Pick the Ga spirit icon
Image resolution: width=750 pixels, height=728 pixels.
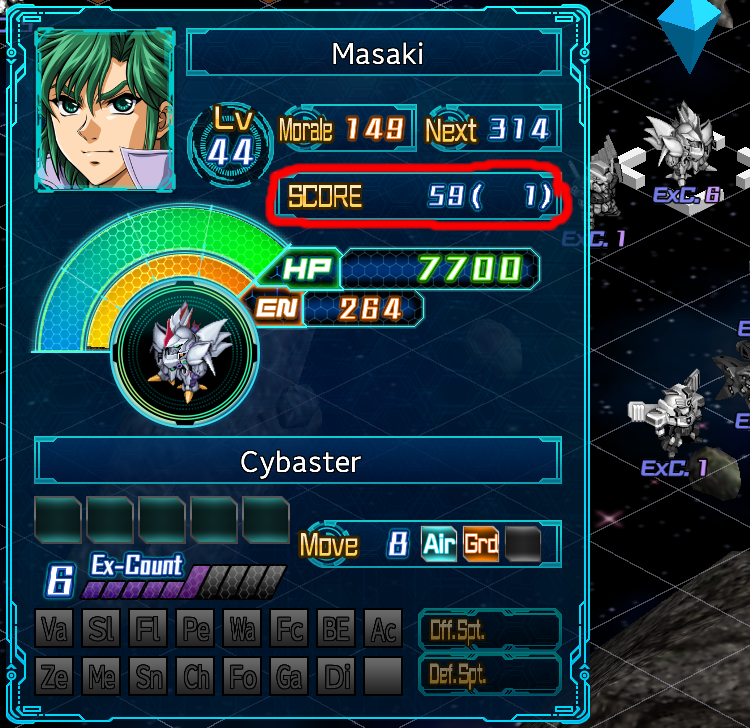point(289,677)
